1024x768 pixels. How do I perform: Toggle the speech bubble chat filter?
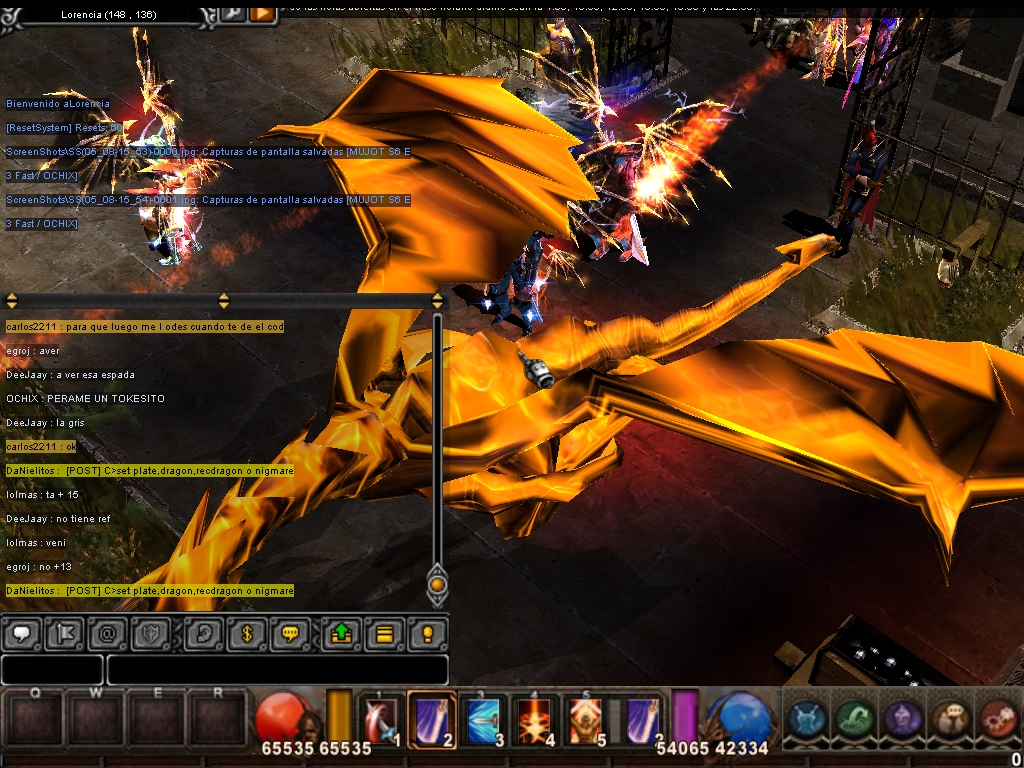pos(22,634)
